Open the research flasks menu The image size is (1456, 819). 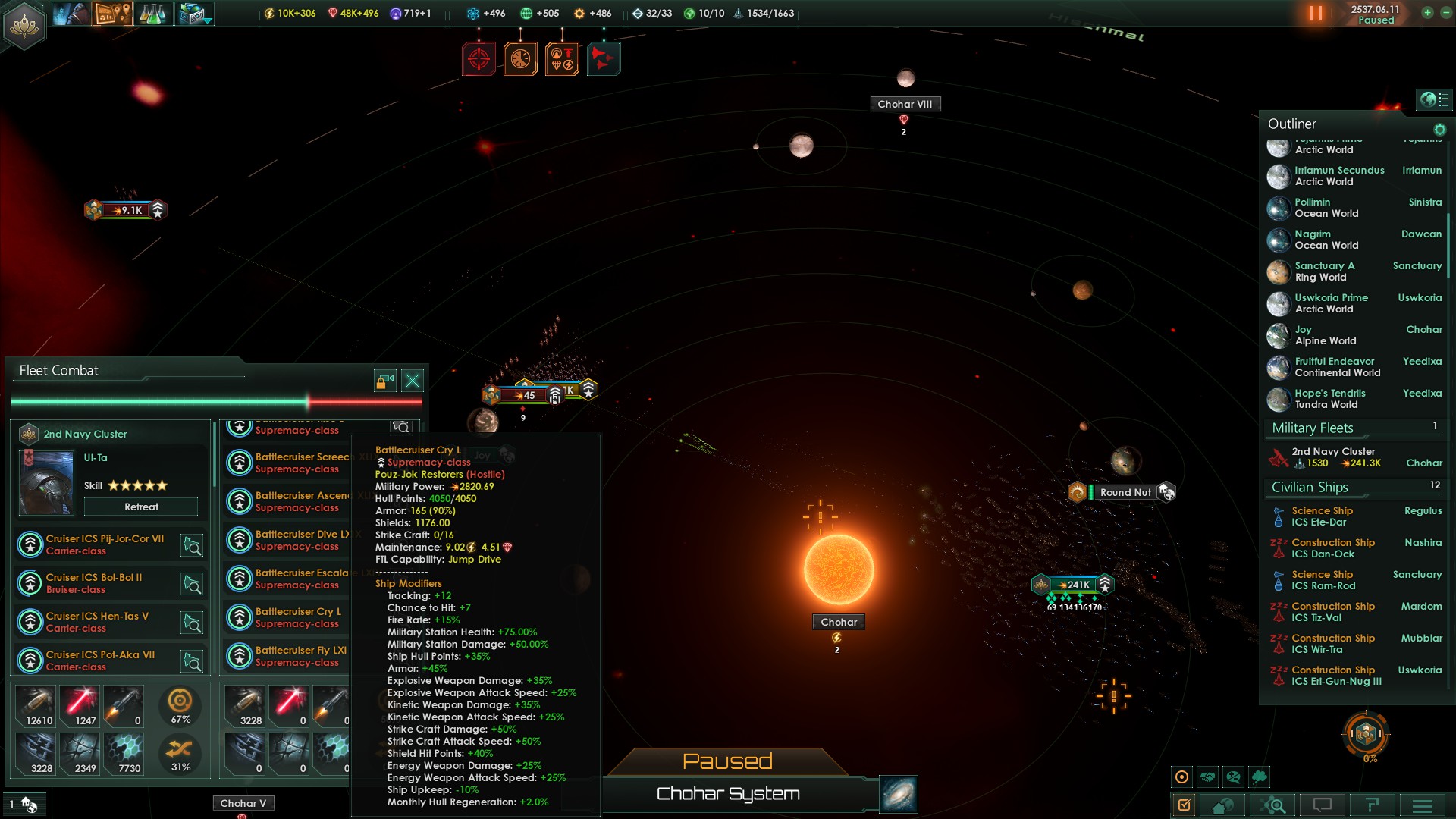pos(152,14)
